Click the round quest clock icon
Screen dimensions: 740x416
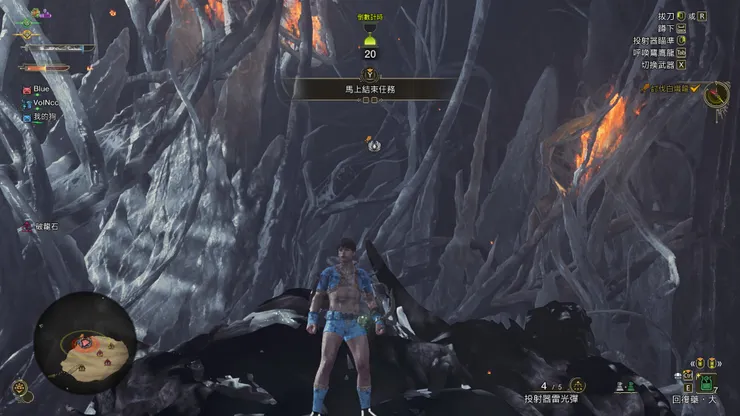716,95
